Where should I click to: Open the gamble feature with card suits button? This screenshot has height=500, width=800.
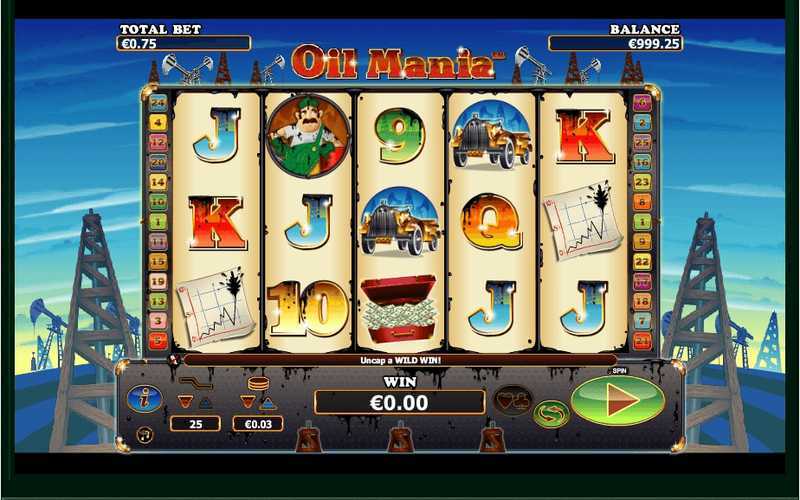point(513,400)
